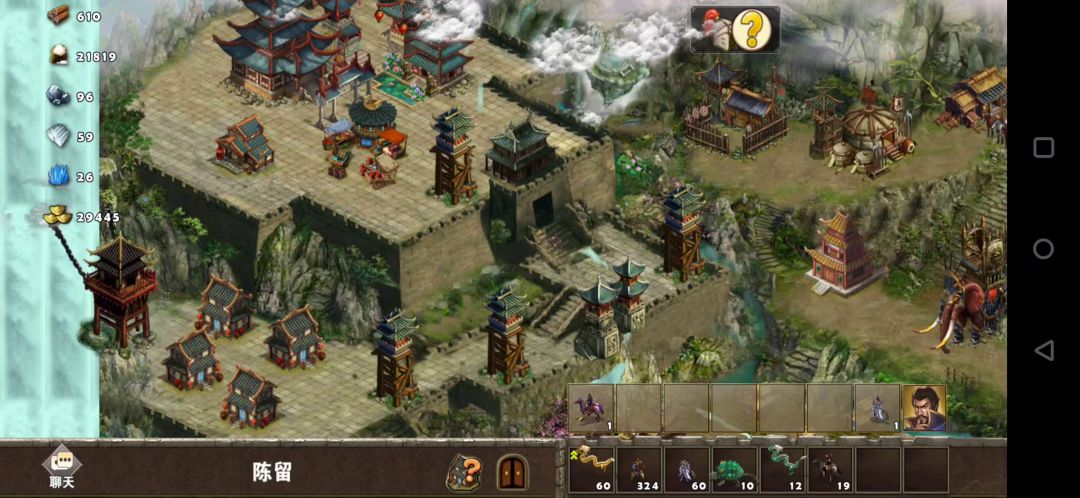Tap the yellow question mark help panel
The image size is (1080, 498).
(735, 30)
